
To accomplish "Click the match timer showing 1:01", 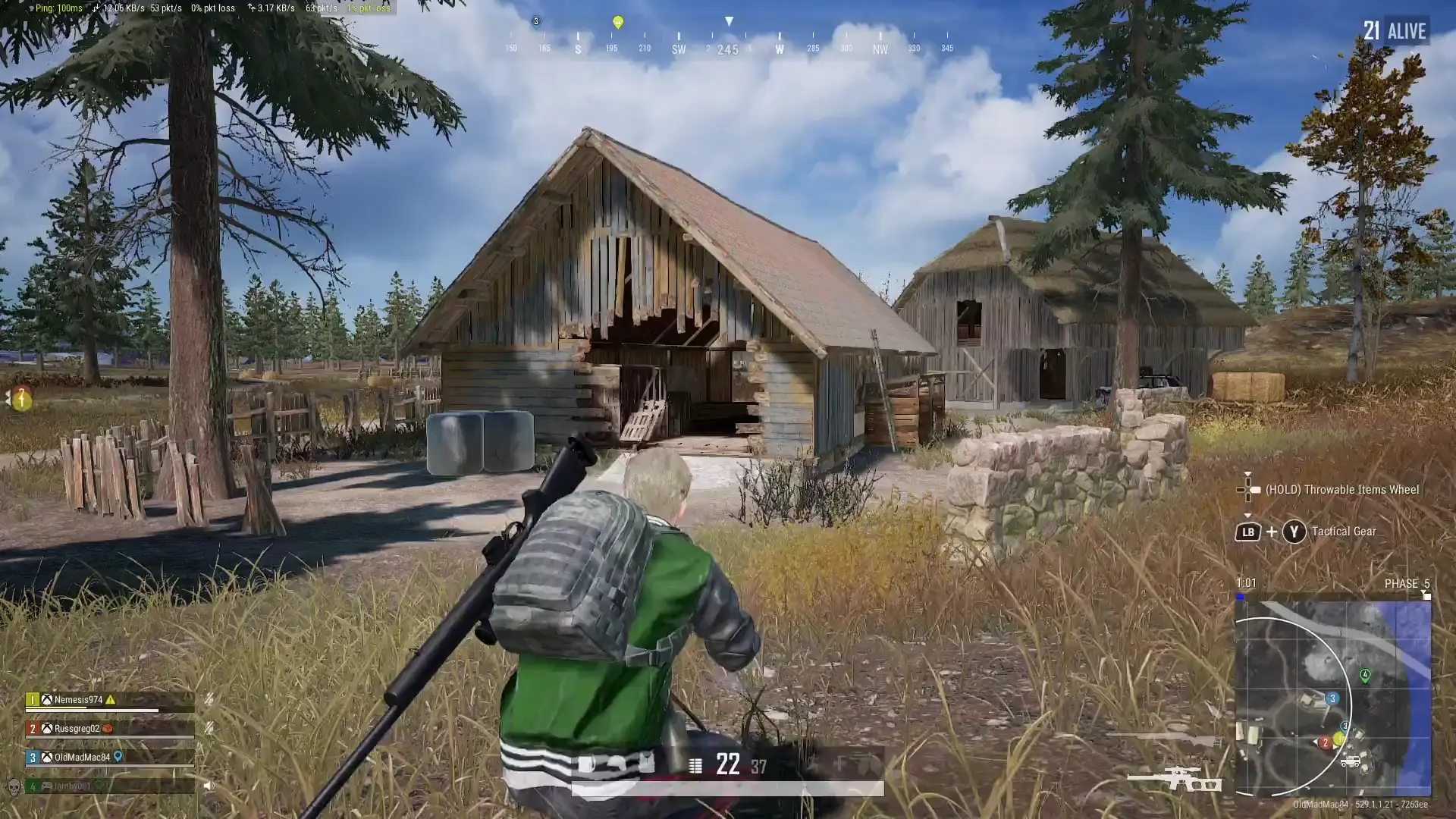I will click(x=1246, y=583).
